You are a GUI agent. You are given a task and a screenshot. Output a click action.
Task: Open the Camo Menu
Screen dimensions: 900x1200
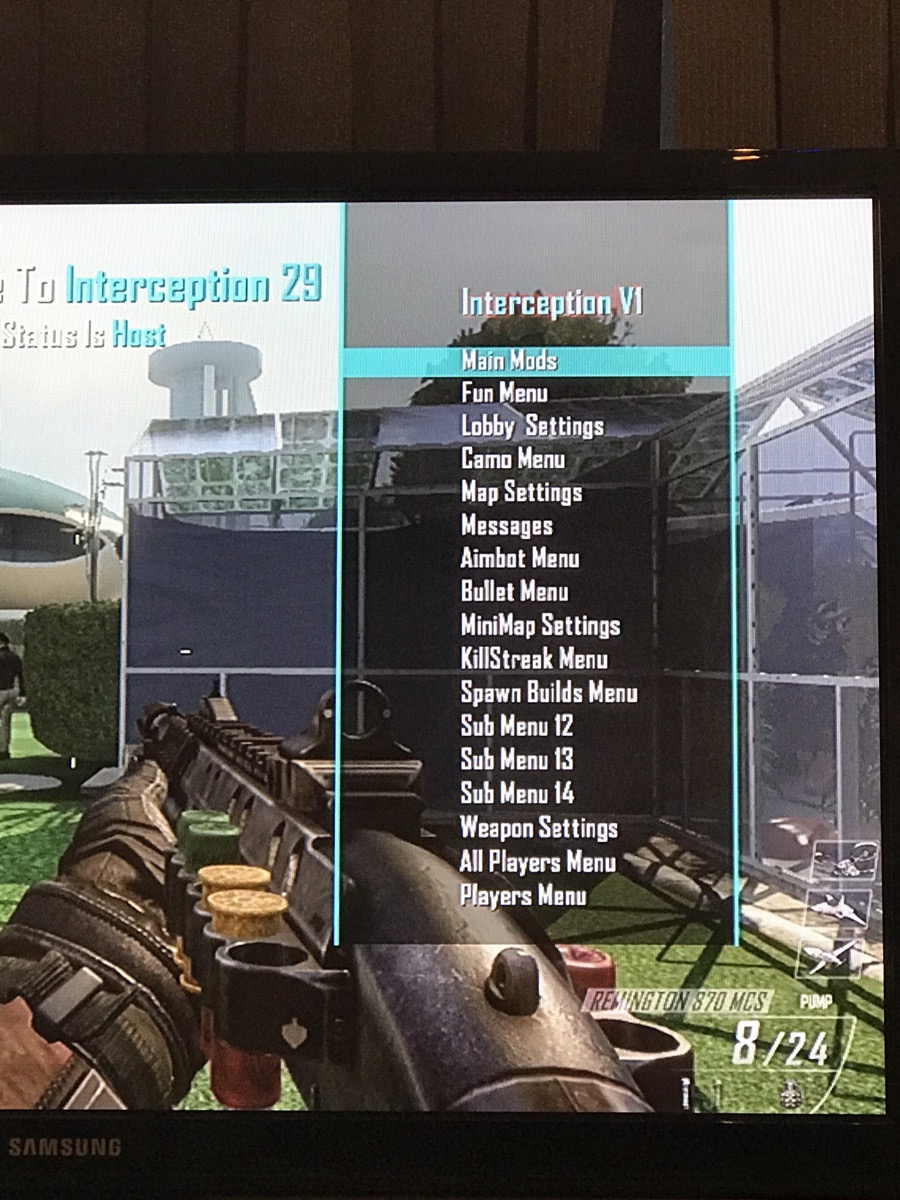[513, 459]
